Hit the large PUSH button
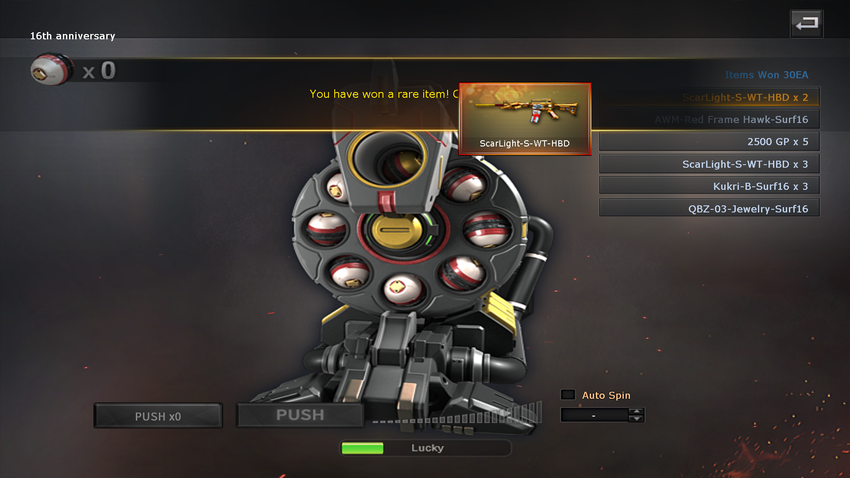Viewport: 850px width, 478px height. (x=300, y=415)
